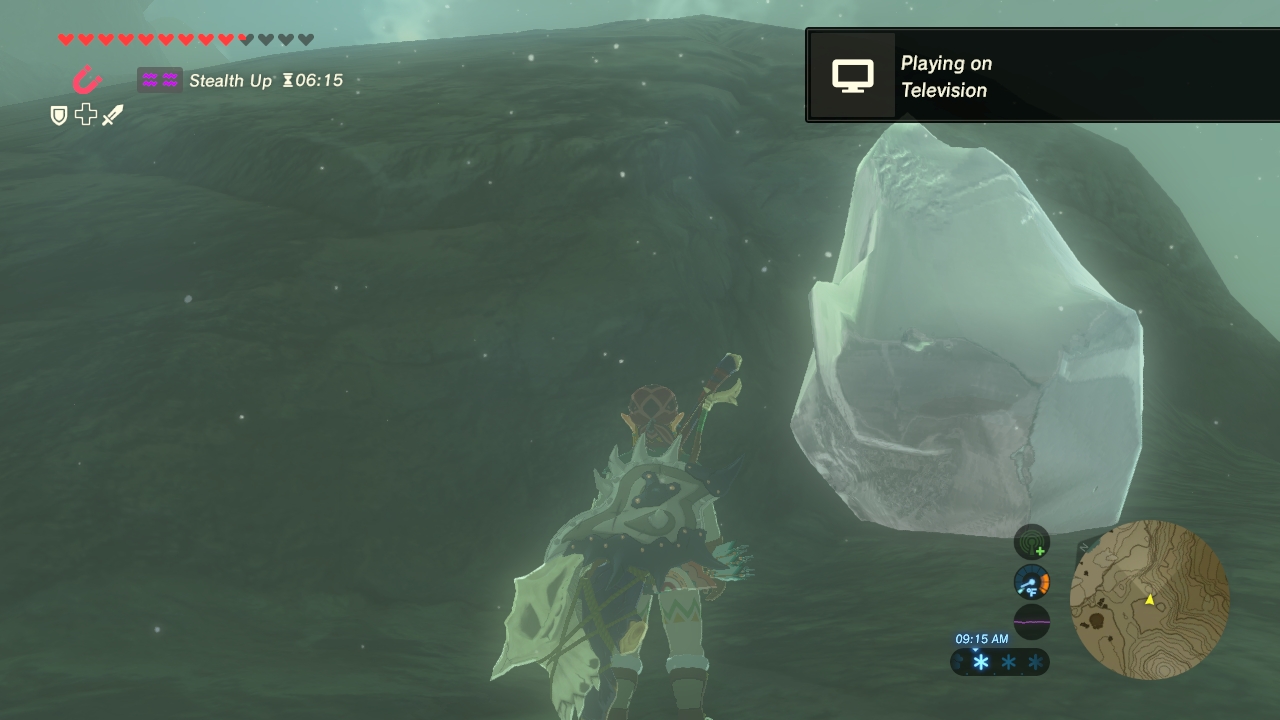Click the purple Stealth Up buff icon
Image resolution: width=1280 pixels, height=720 pixels.
(x=159, y=80)
